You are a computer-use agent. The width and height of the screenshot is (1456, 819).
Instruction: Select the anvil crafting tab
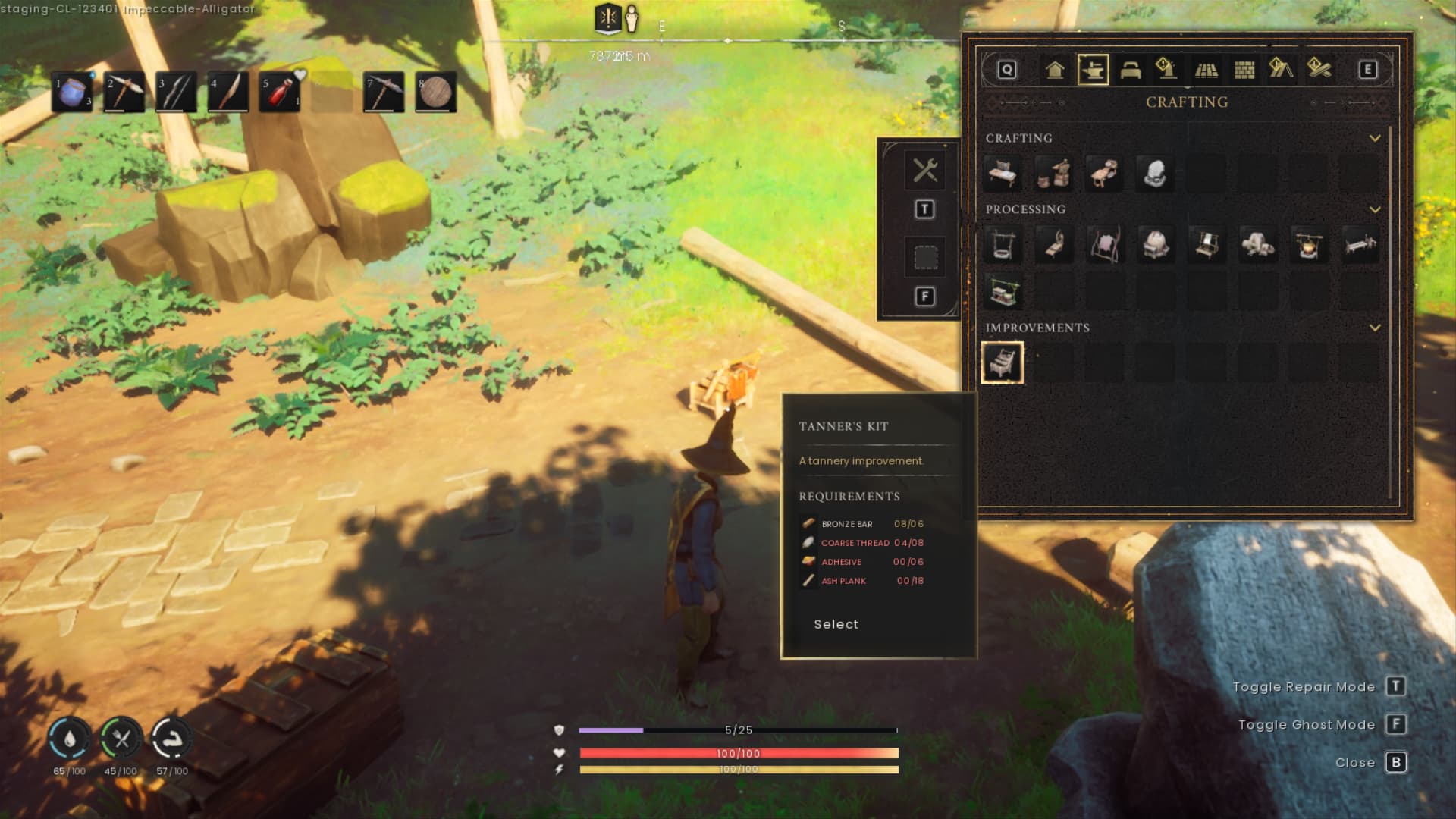click(x=1093, y=70)
